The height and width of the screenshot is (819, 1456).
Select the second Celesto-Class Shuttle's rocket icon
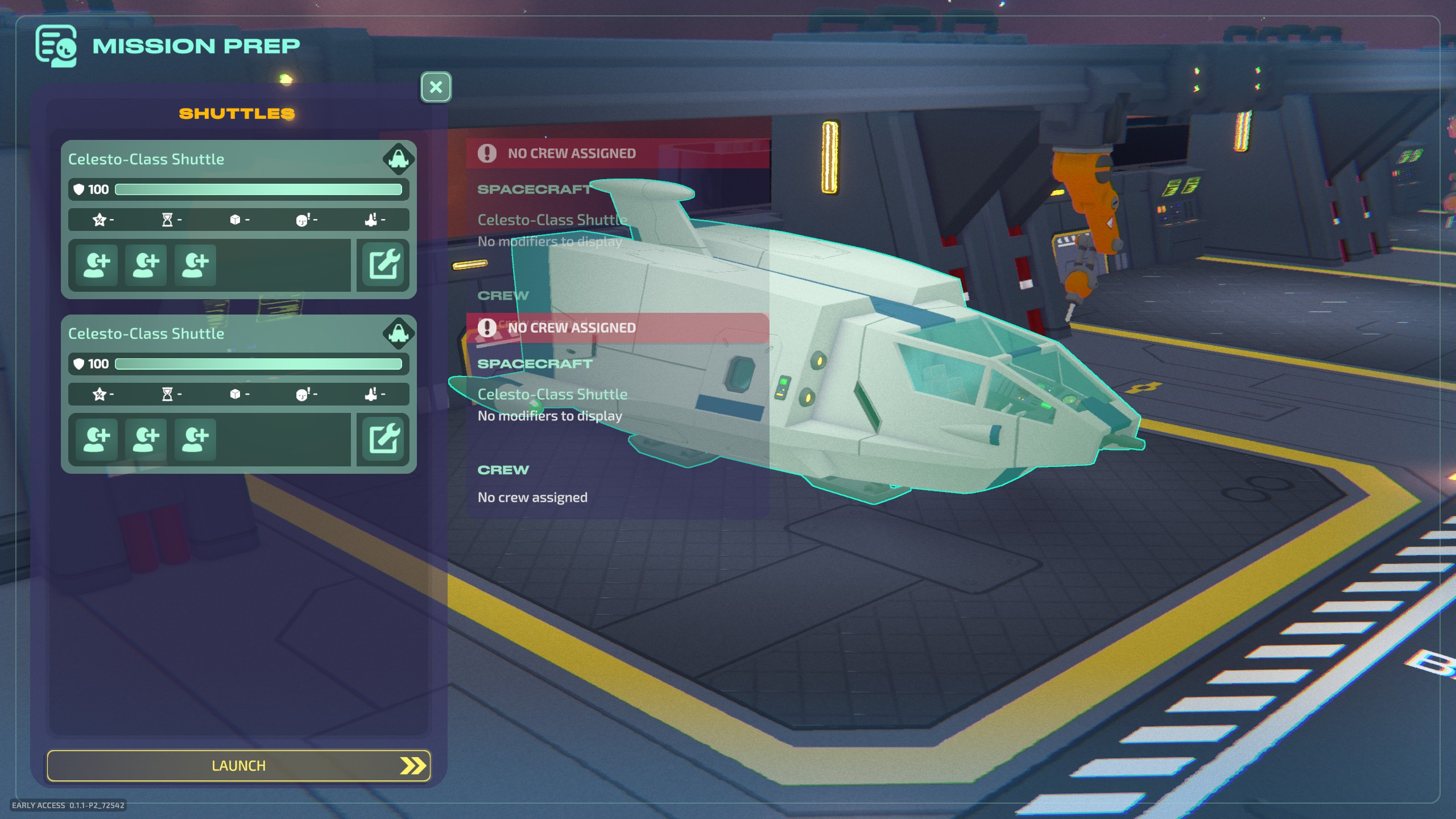[398, 333]
